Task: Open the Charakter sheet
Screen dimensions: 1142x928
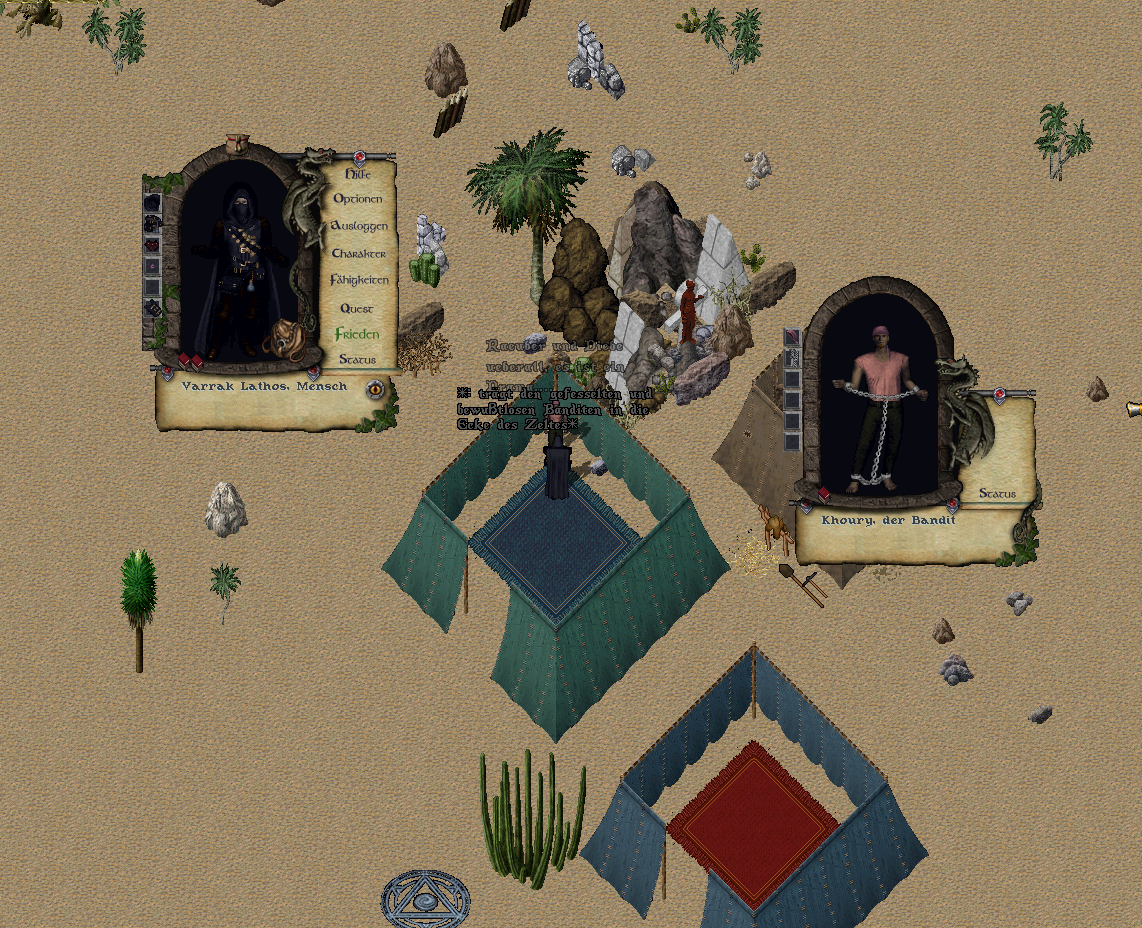Action: [x=358, y=253]
